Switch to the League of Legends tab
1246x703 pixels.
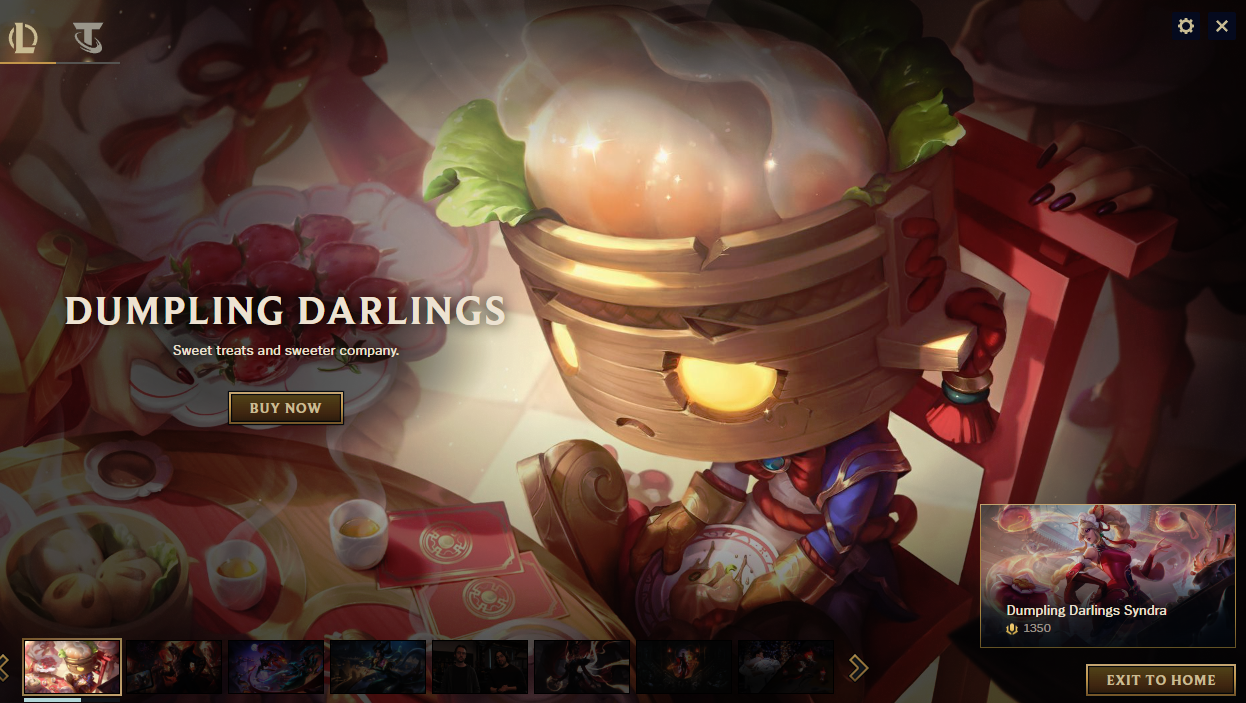24,39
